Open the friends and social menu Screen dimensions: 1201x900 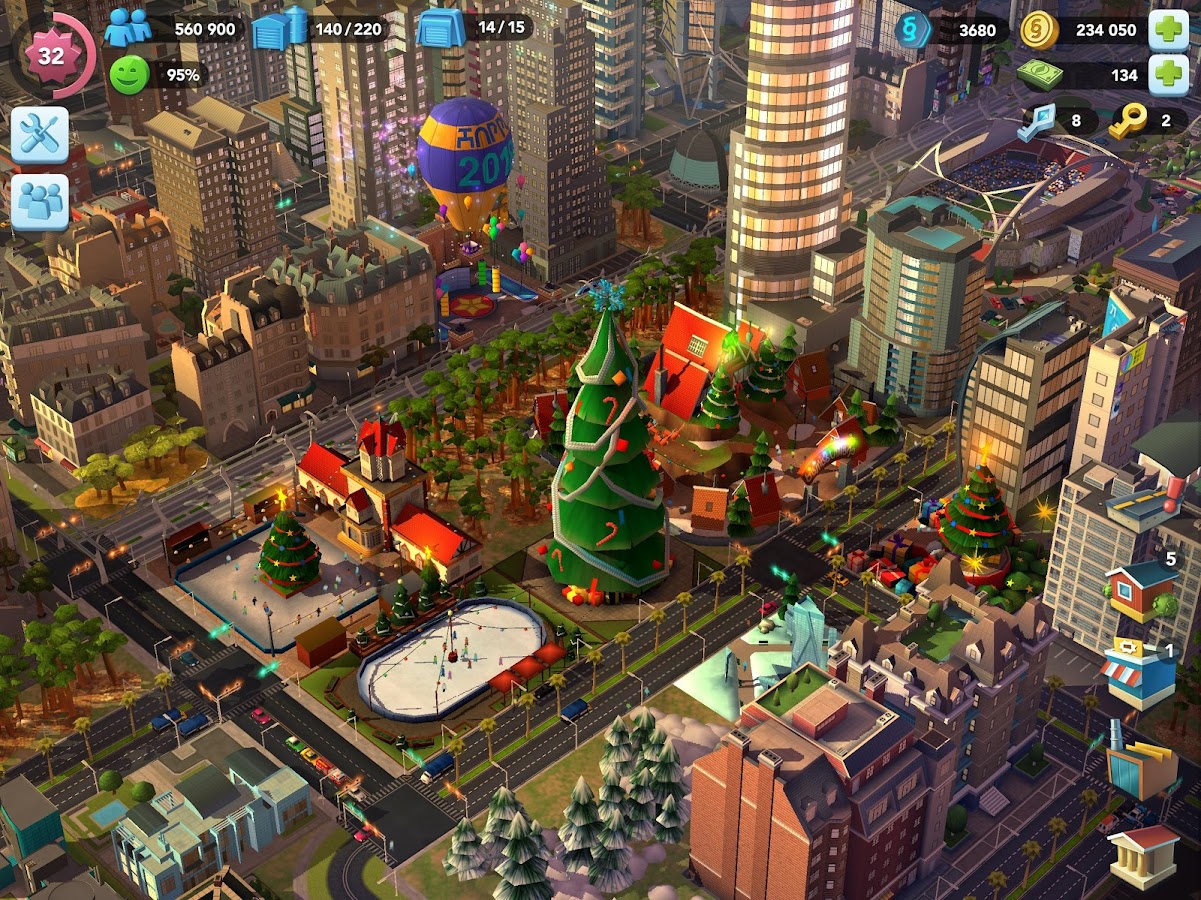40,202
